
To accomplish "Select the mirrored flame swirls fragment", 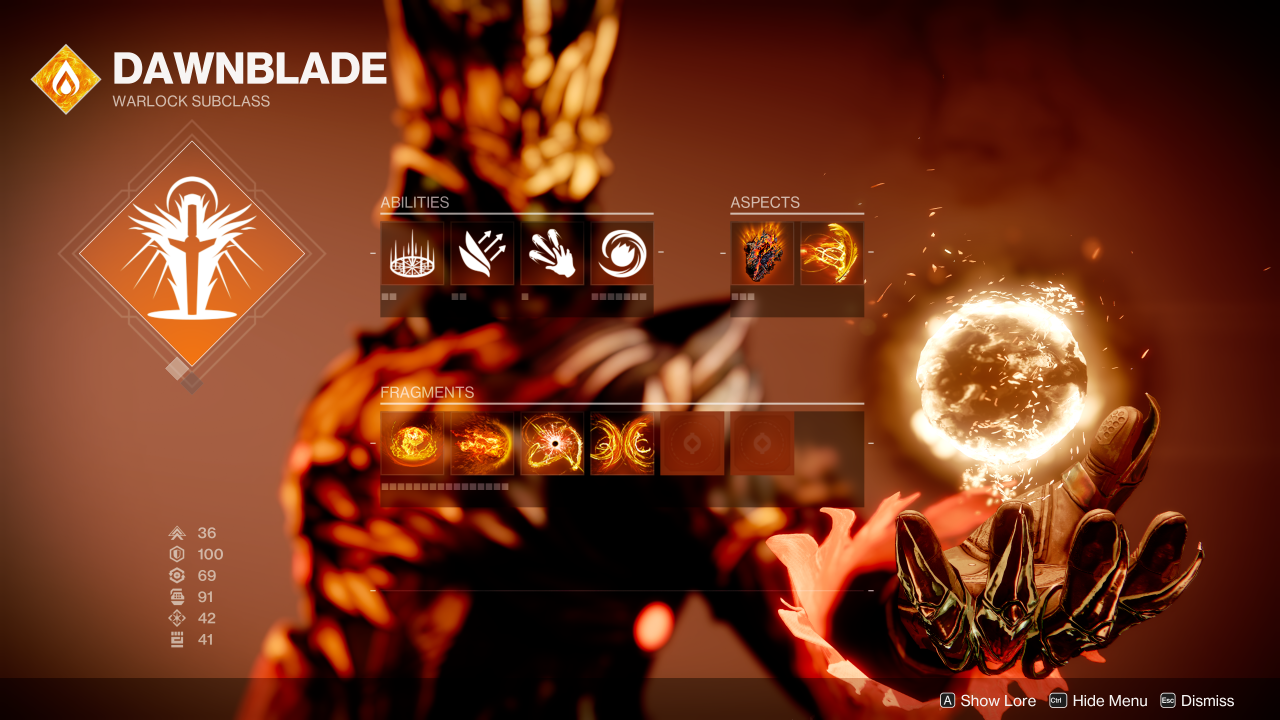I will pos(622,444).
